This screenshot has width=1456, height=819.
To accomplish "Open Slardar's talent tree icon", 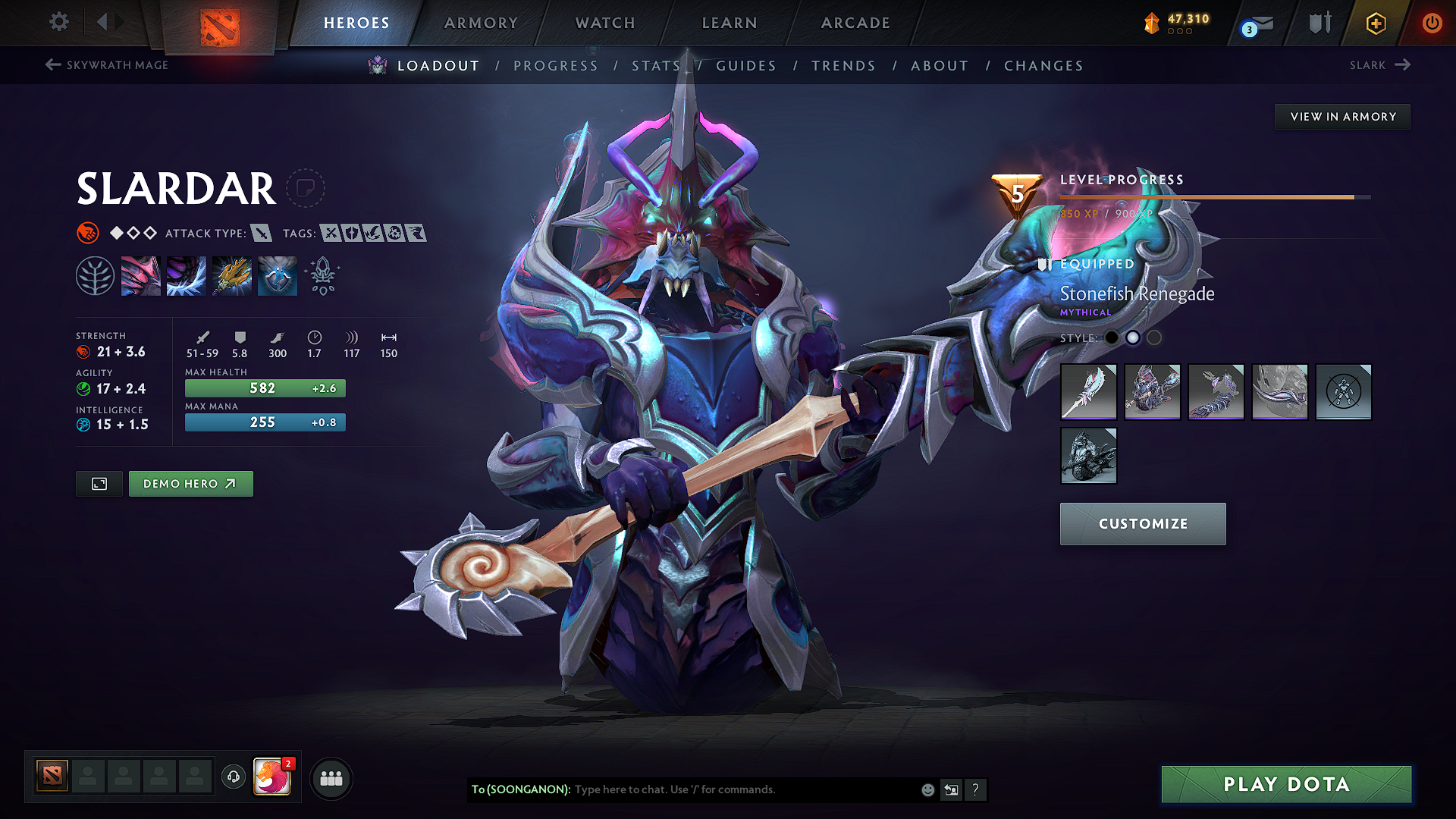I will [96, 275].
